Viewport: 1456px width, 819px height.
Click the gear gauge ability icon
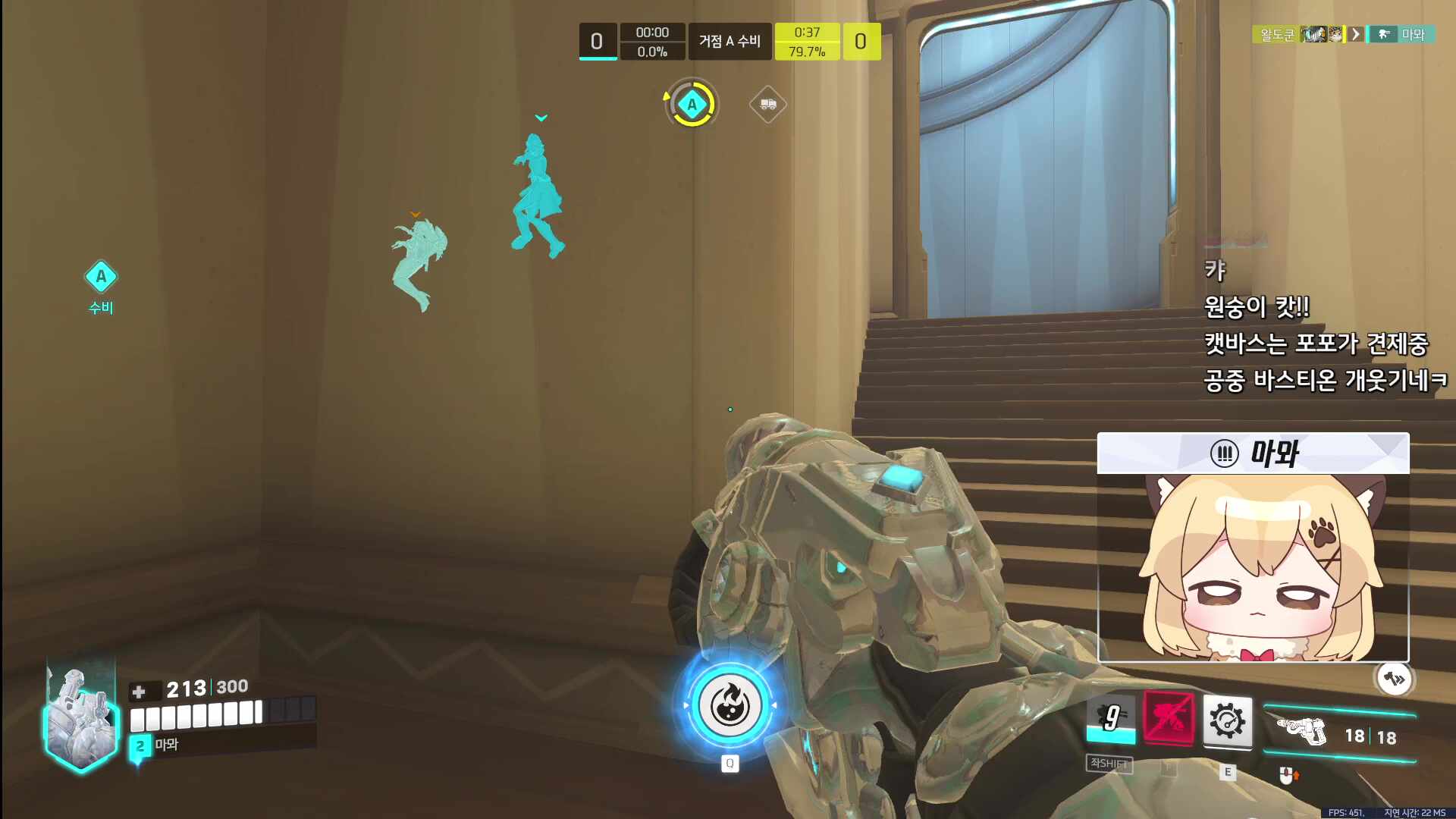coord(1227,720)
